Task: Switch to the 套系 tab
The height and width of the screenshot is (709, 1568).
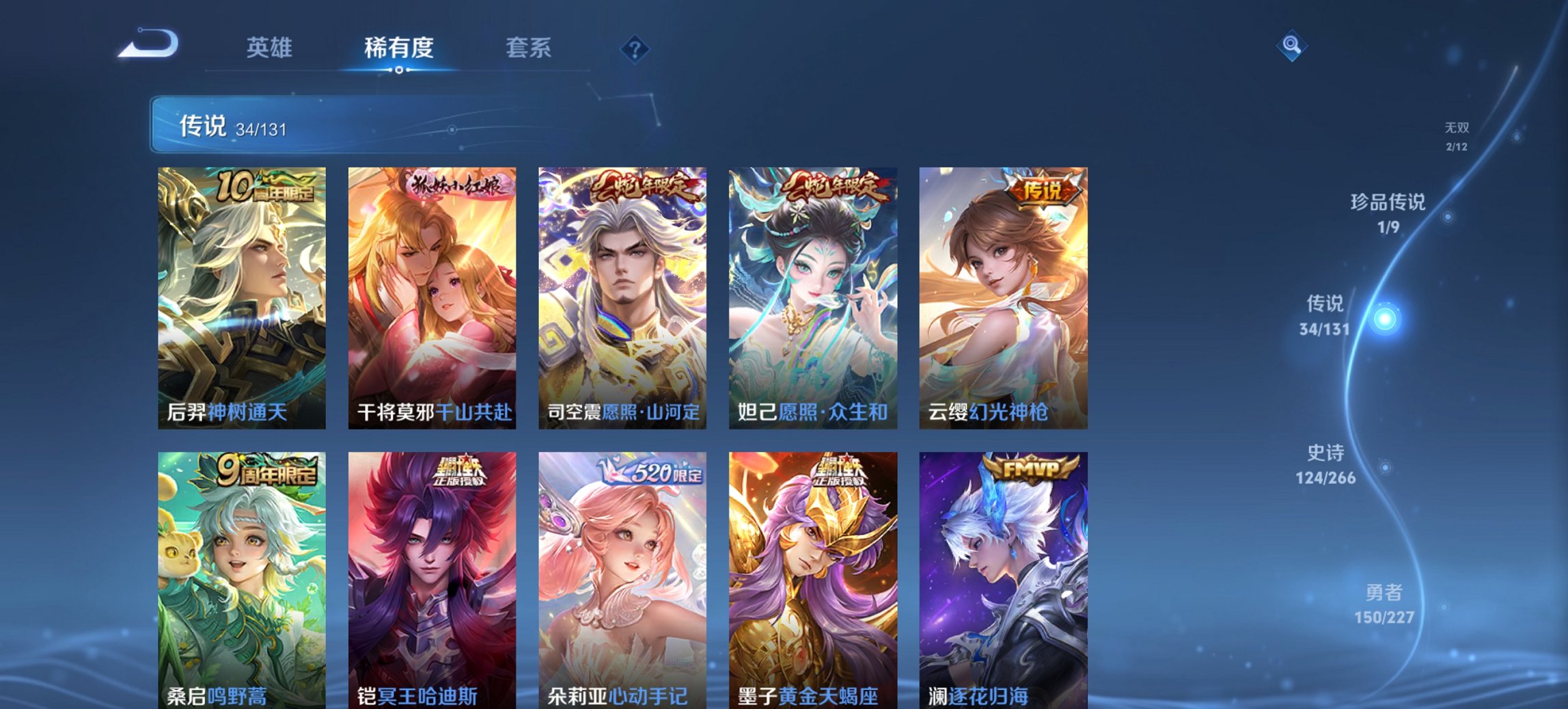Action: [x=529, y=48]
